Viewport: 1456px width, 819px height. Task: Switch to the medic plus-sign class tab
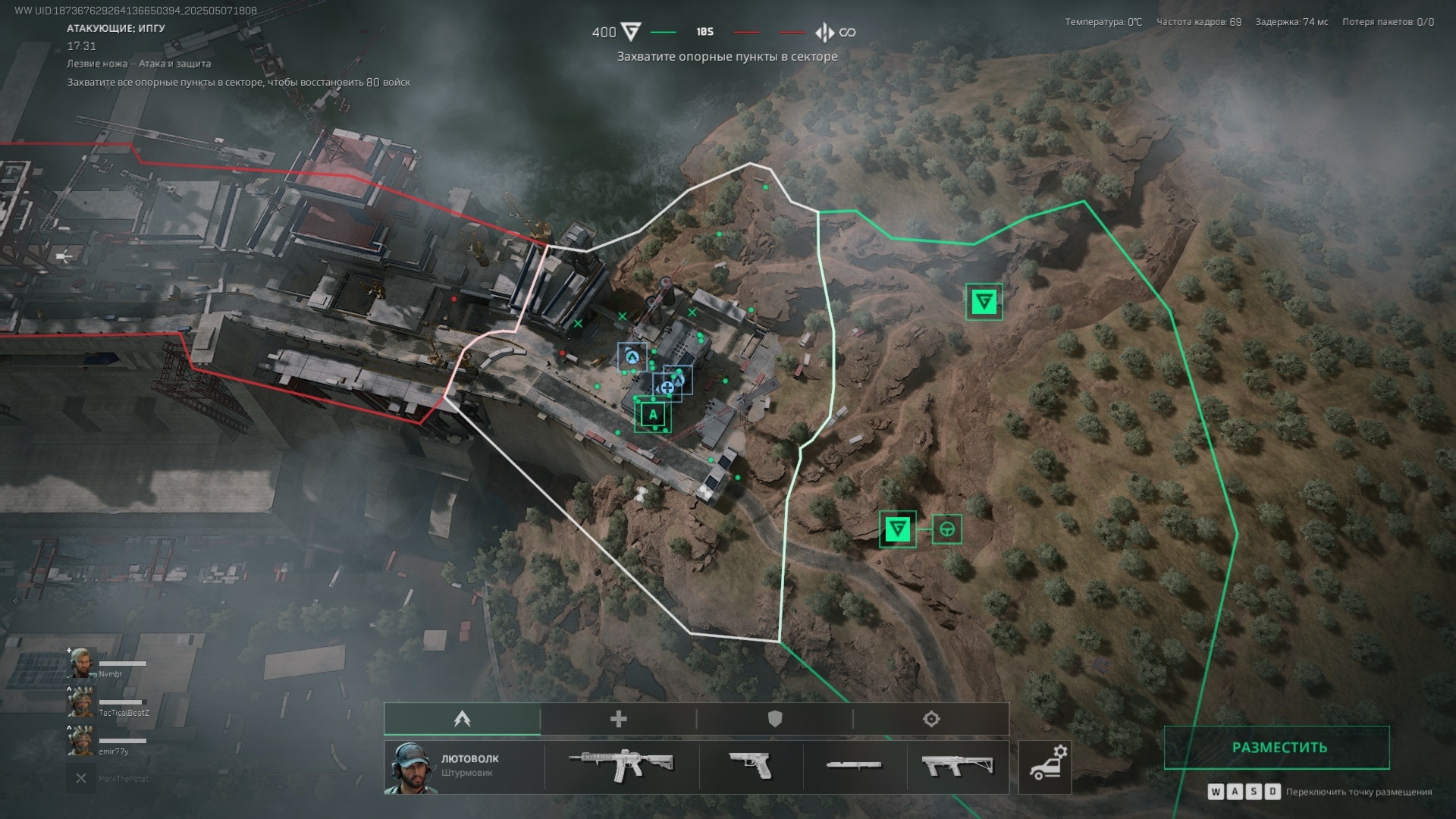619,719
